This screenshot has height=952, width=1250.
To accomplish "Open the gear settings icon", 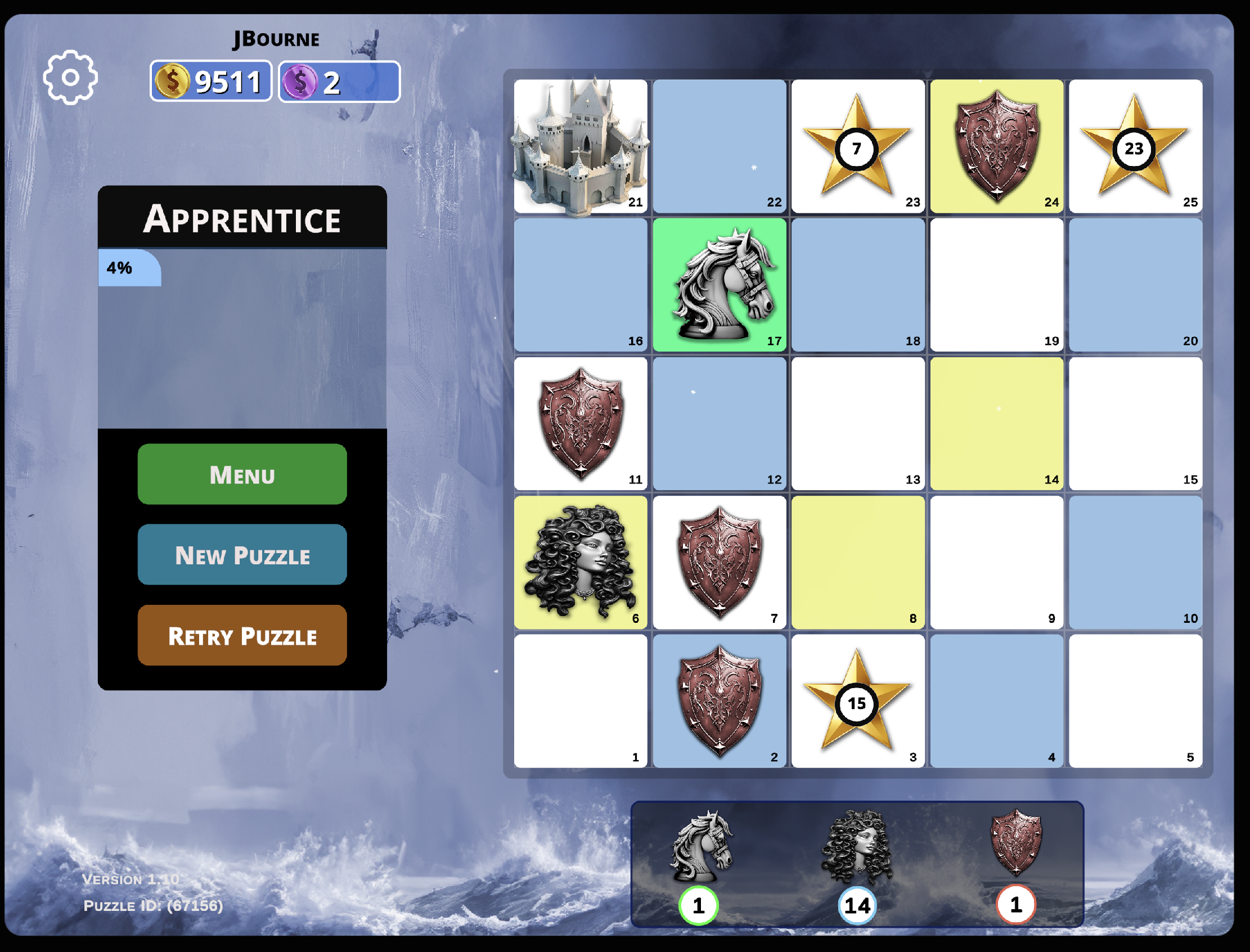I will 70,78.
